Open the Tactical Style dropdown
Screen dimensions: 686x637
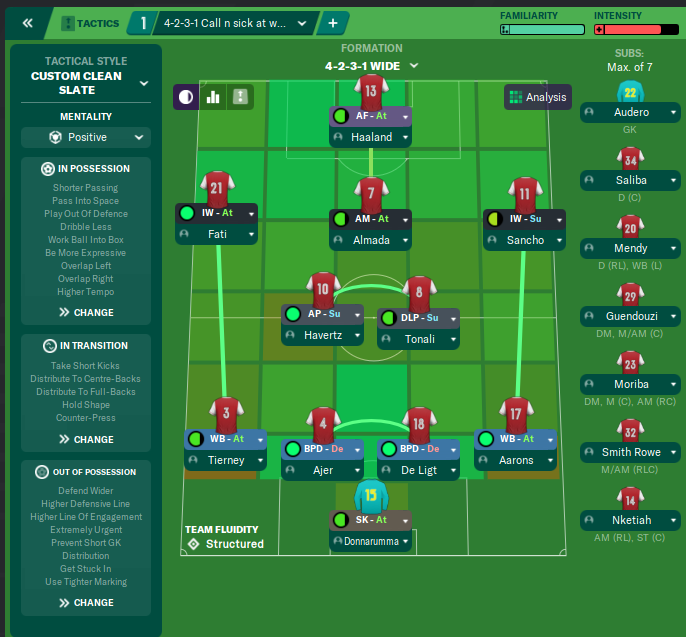pos(143,83)
